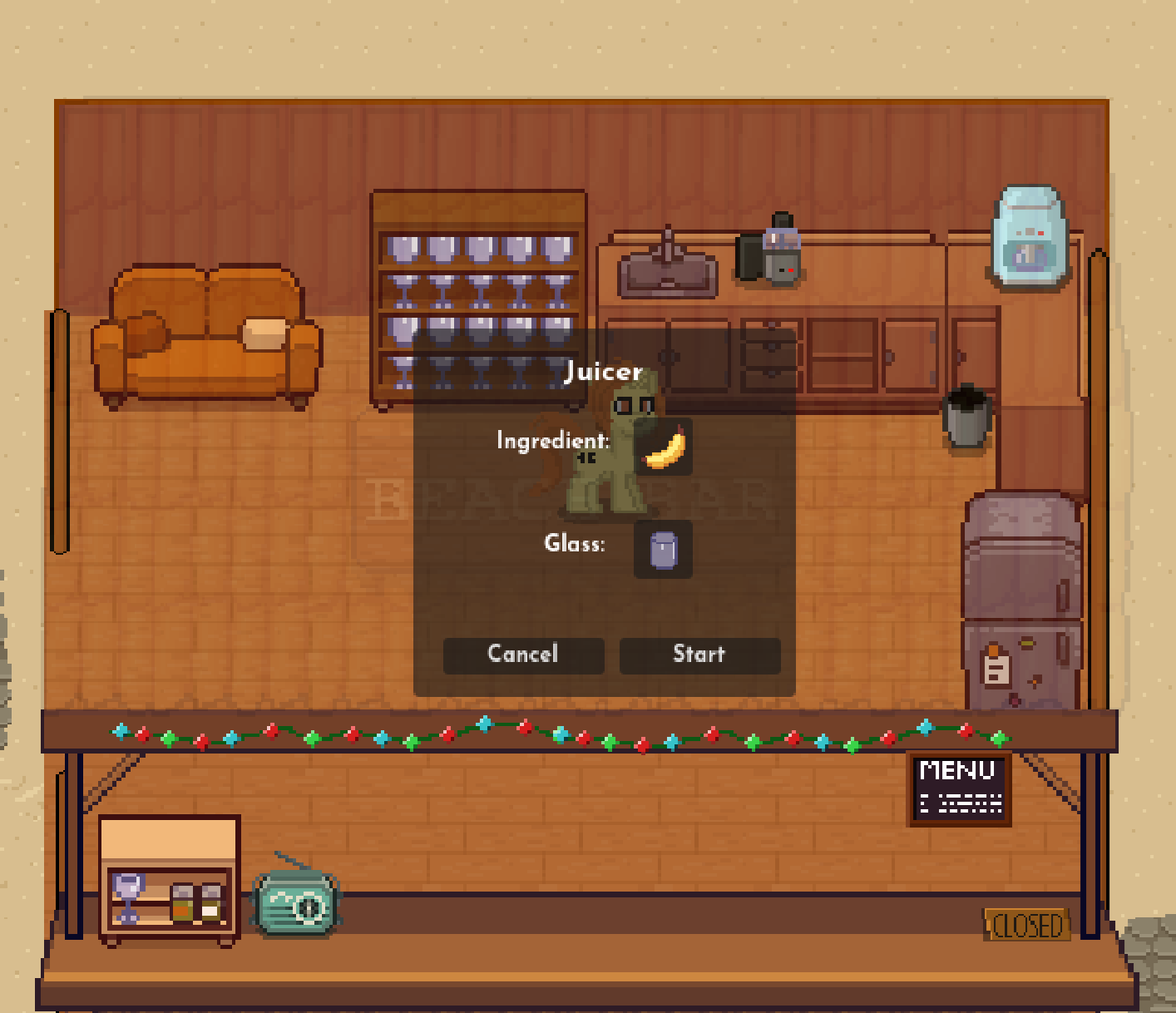This screenshot has height=1013, width=1176.
Task: Start the juicer
Action: [x=699, y=655]
